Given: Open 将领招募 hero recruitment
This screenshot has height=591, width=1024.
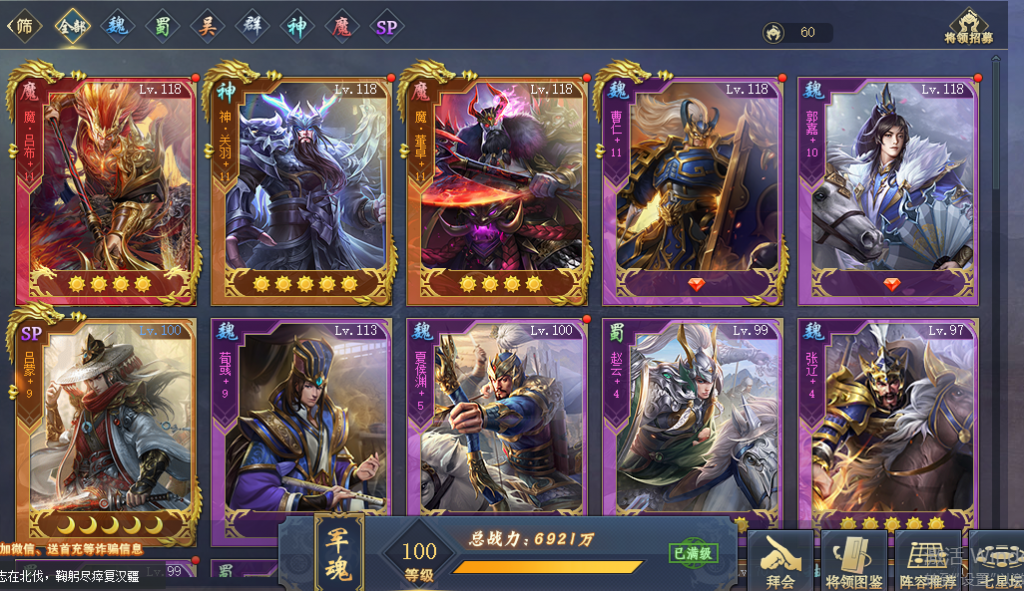Looking at the screenshot, I should (968, 26).
